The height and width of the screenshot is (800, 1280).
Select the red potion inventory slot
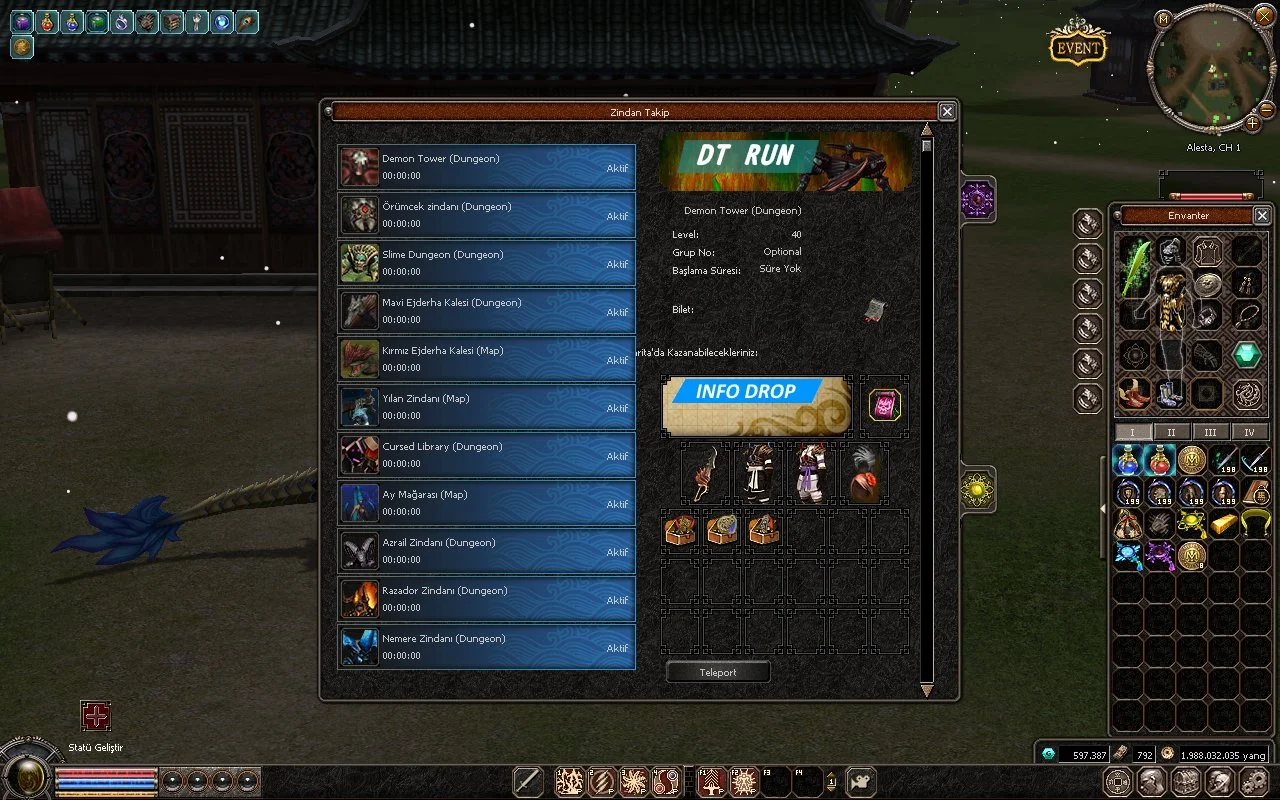coord(1159,460)
